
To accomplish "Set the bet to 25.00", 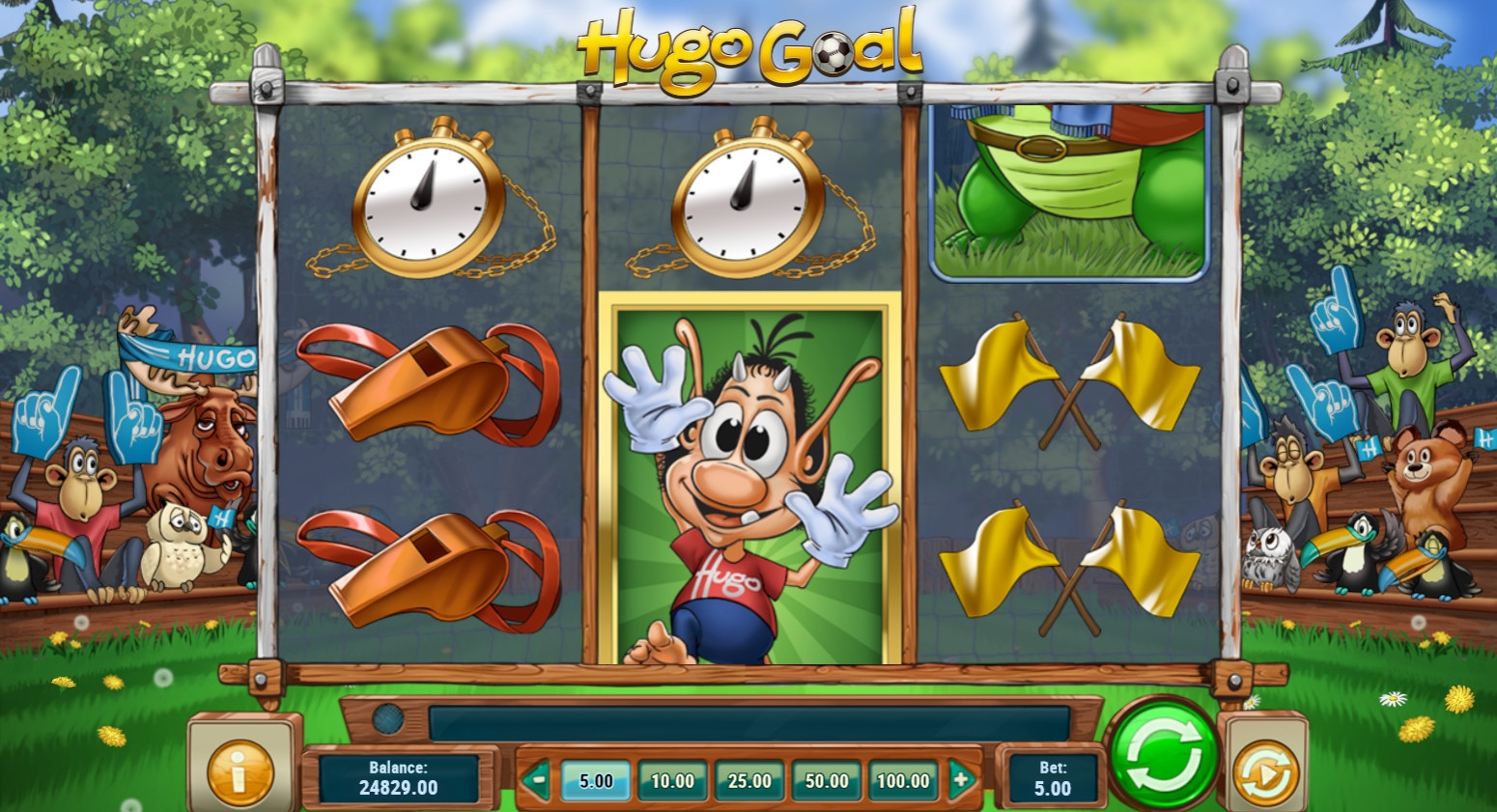I will pyautogui.click(x=749, y=780).
